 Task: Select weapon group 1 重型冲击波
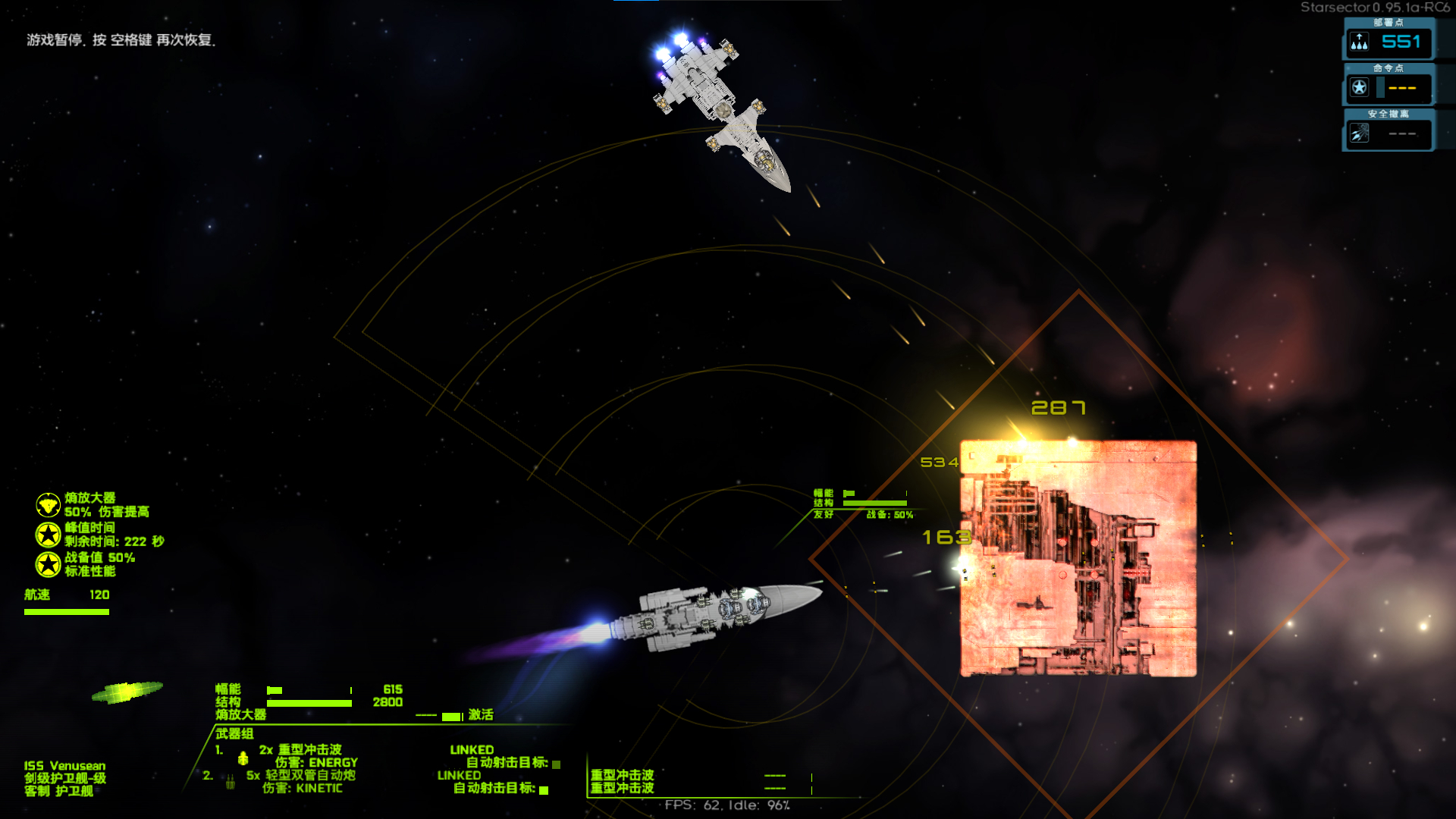[x=300, y=750]
